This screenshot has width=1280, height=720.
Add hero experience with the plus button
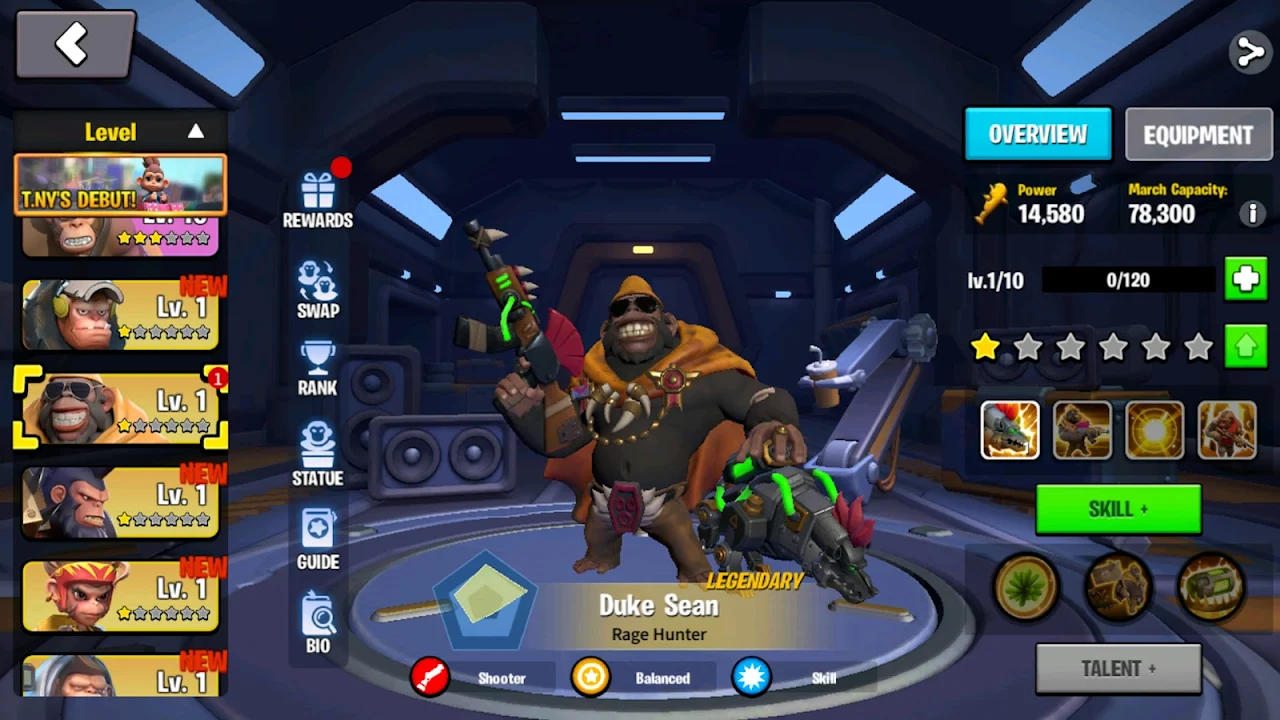click(x=1246, y=280)
